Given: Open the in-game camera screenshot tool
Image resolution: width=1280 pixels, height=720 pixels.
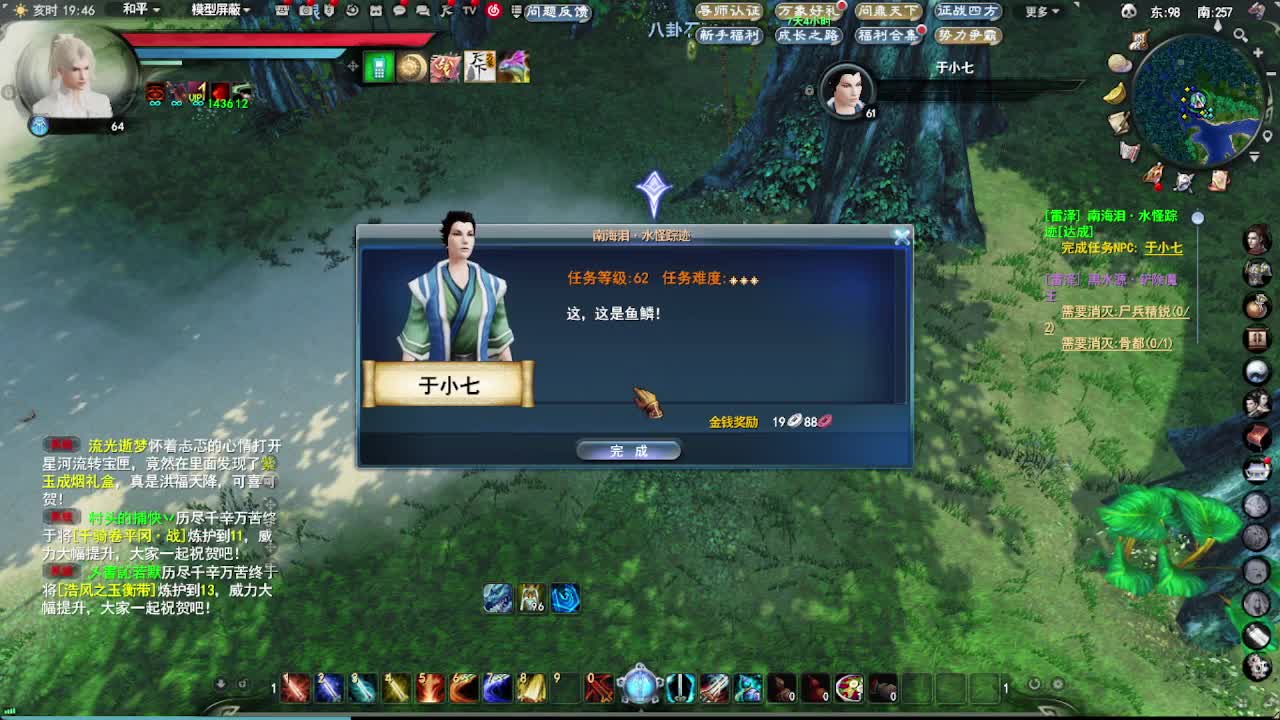Looking at the screenshot, I should point(303,11).
